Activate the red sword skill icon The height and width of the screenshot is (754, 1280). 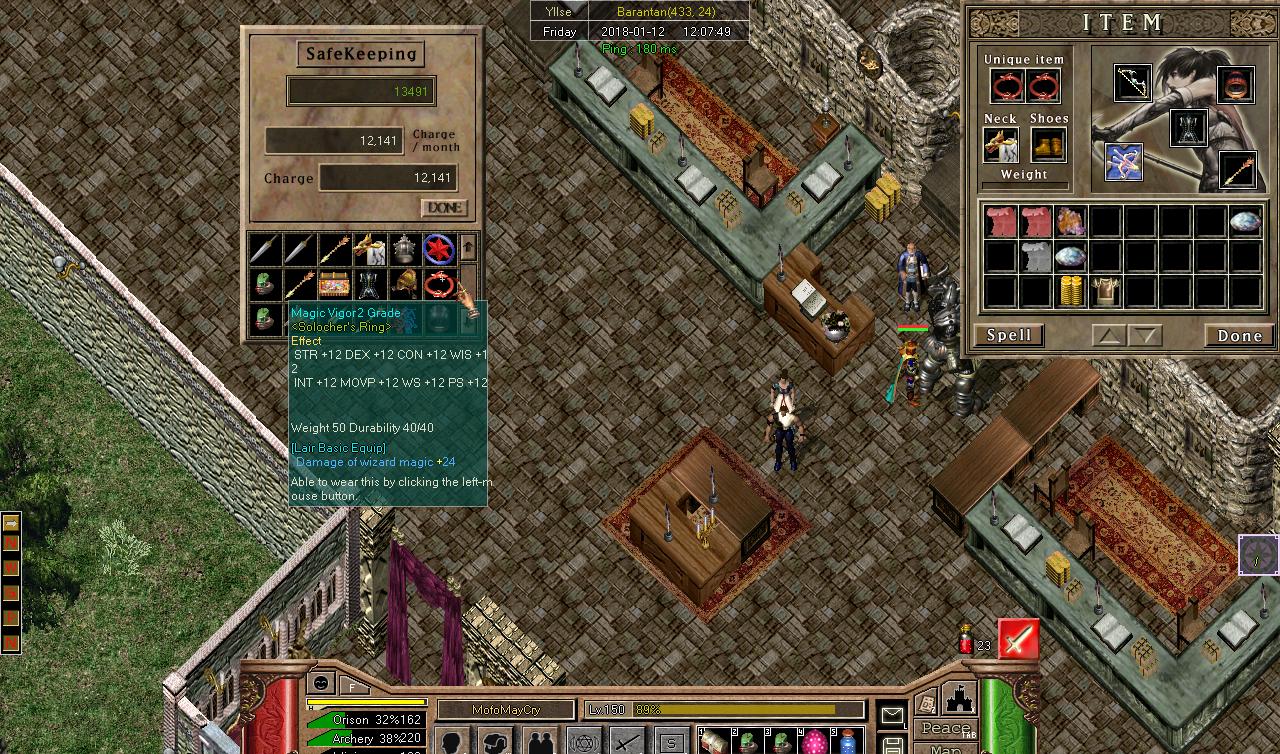(1018, 640)
